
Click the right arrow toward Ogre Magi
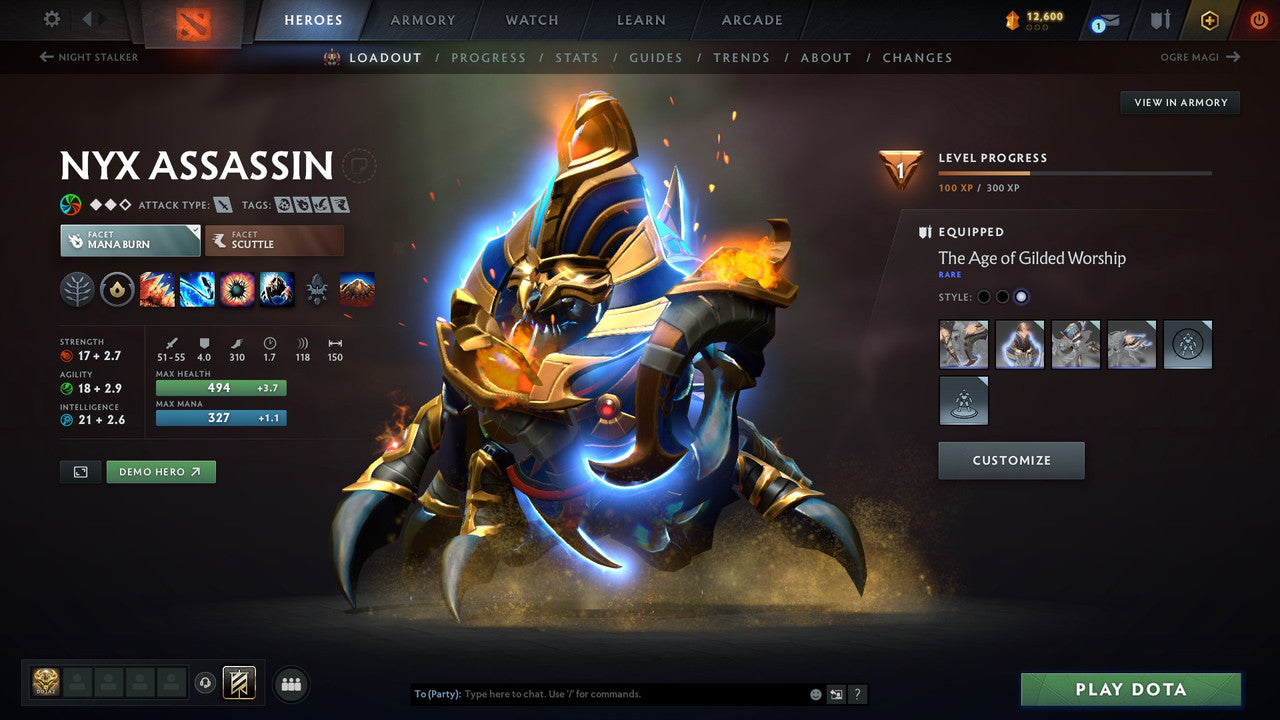click(1235, 57)
